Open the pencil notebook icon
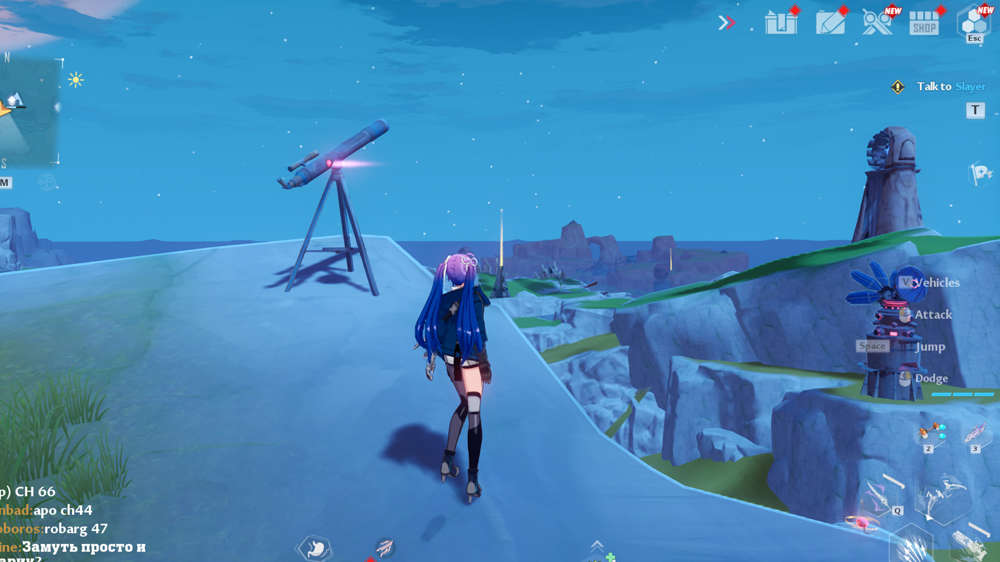This screenshot has height=562, width=1000. (830, 22)
